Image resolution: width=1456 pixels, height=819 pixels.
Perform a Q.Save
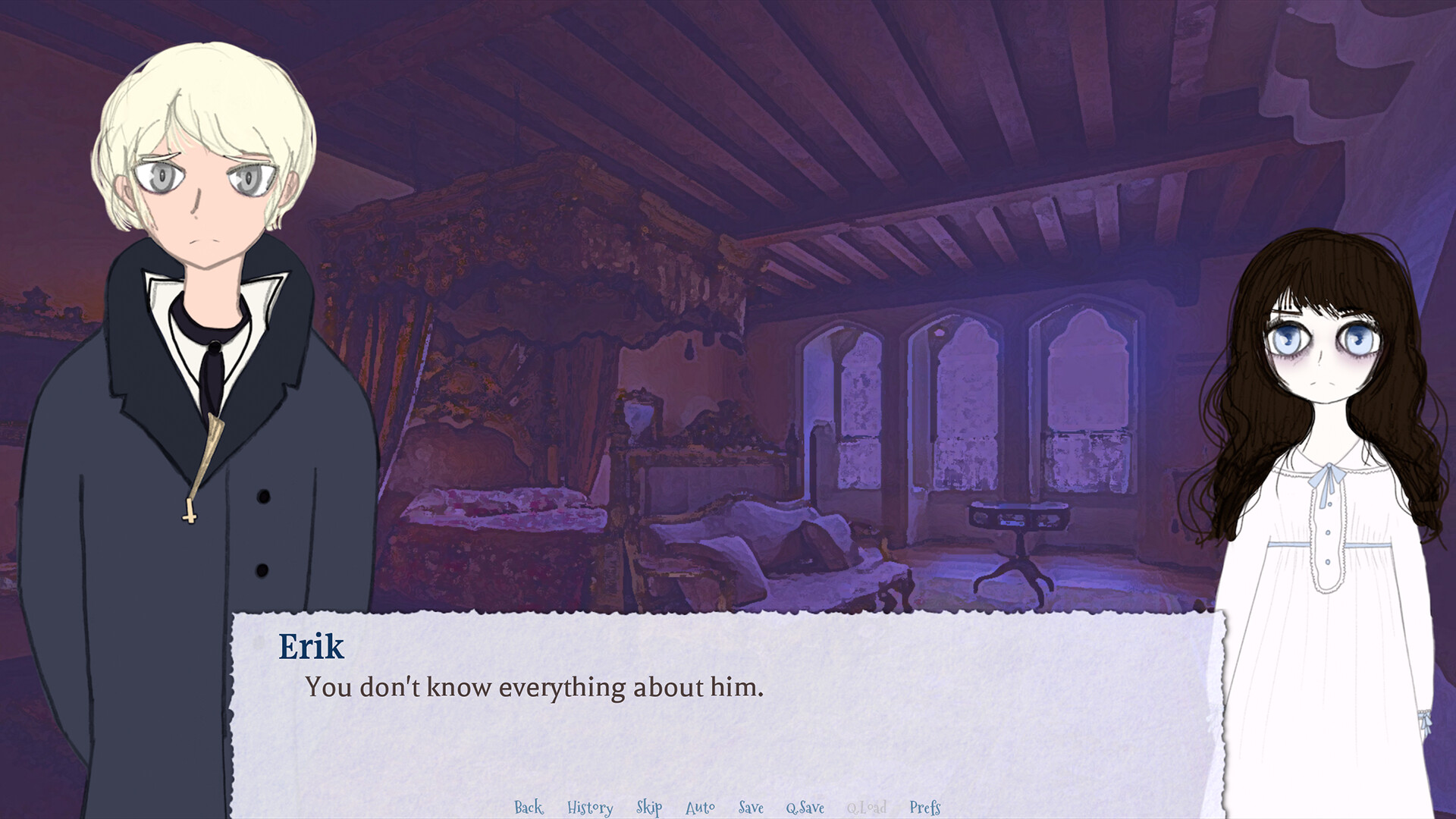806,808
